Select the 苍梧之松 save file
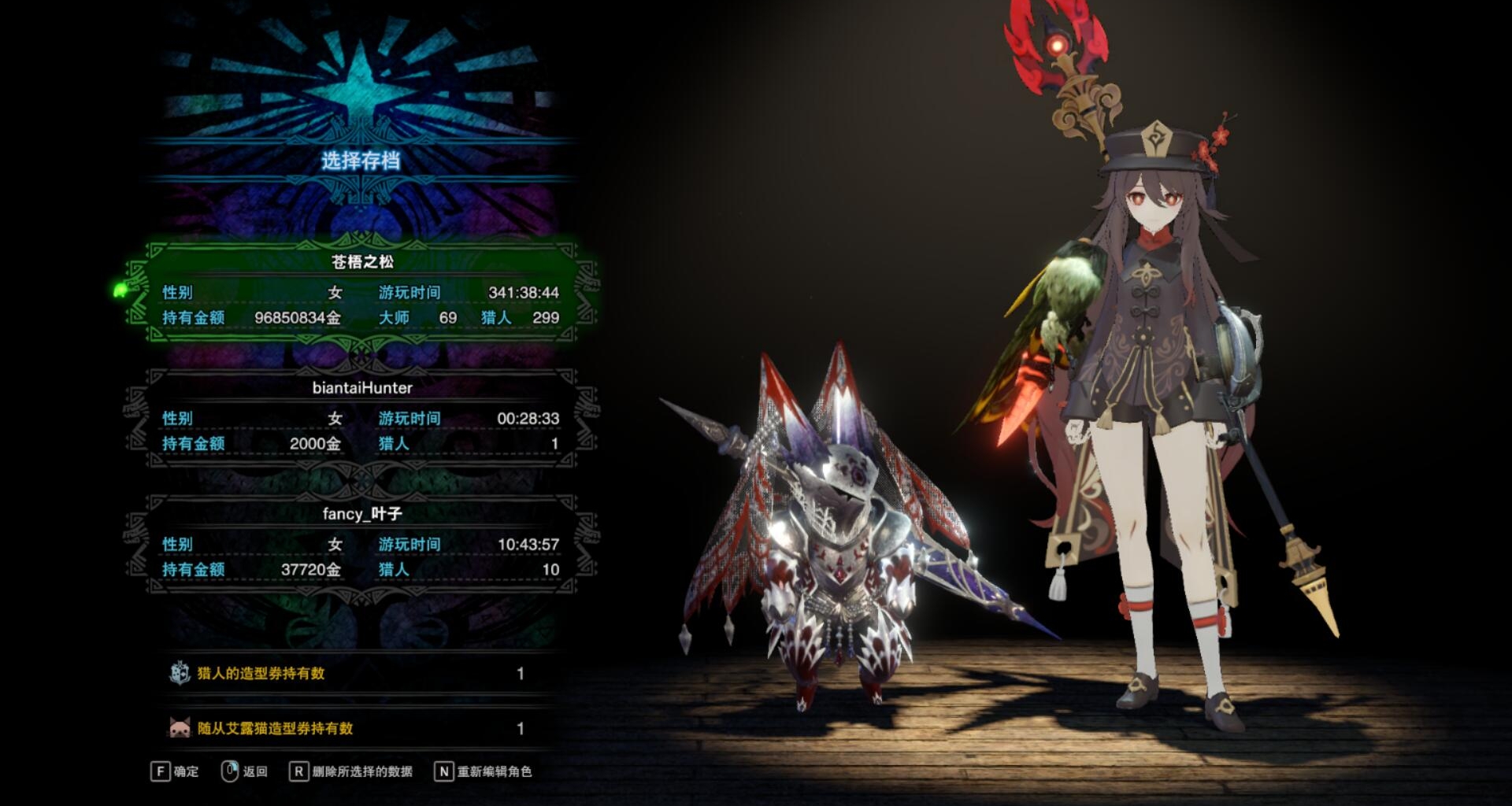Viewport: 1512px width, 806px height. tap(361, 291)
